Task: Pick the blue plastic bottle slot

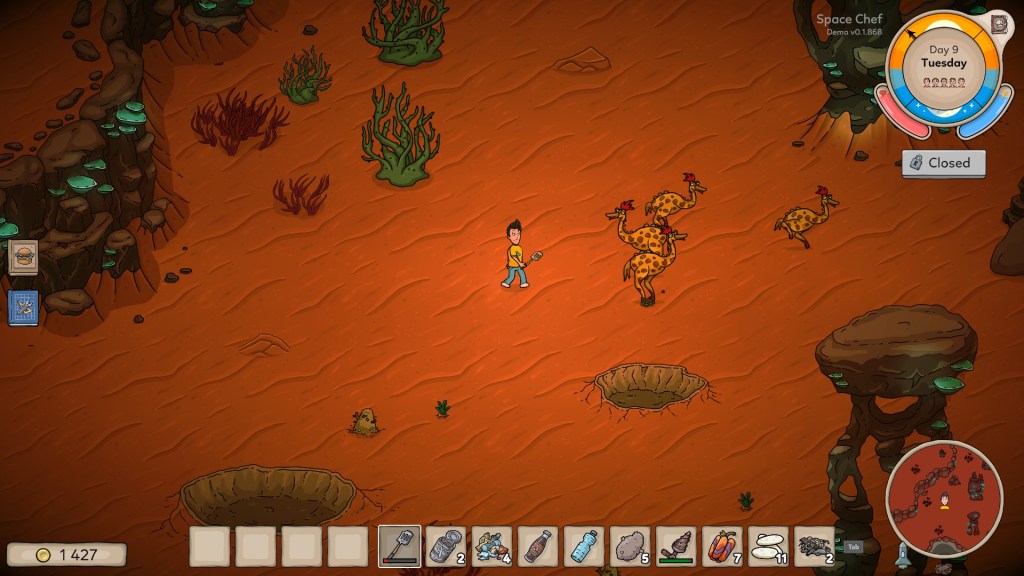Action: (584, 546)
